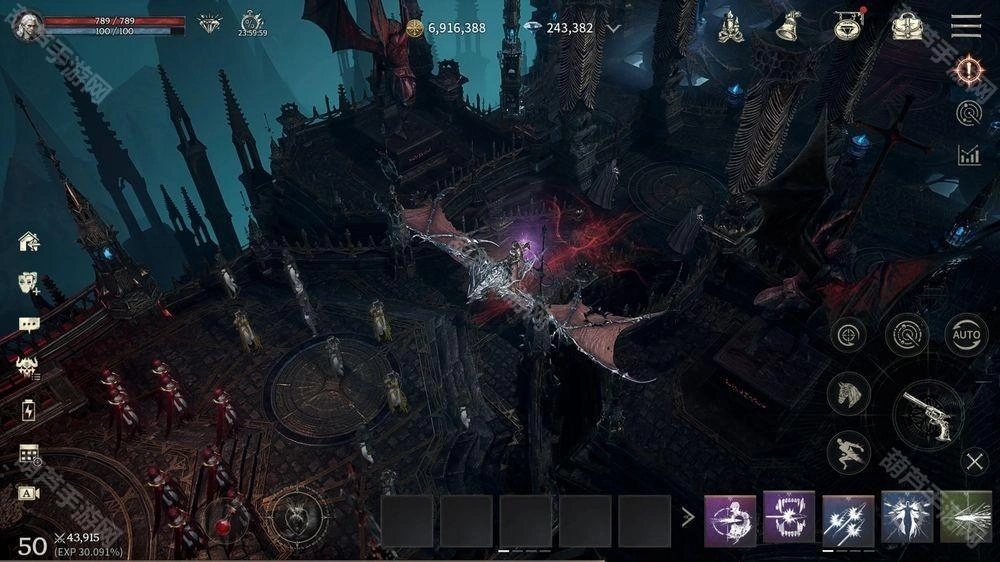Select the crosshair target lock button
Screen dimensions: 1000x562
[x=848, y=335]
